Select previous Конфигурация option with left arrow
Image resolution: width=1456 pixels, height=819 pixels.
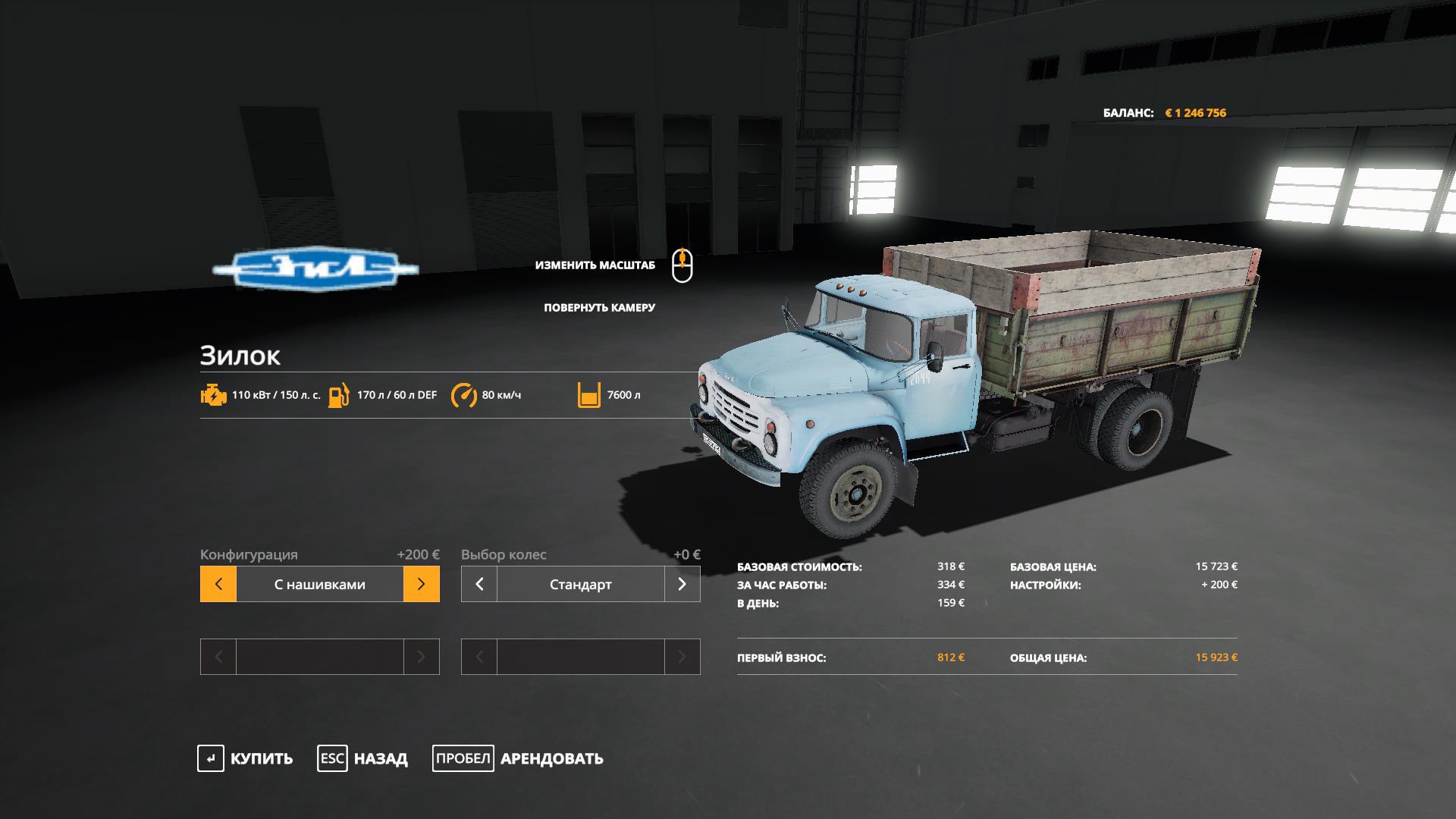point(218,584)
